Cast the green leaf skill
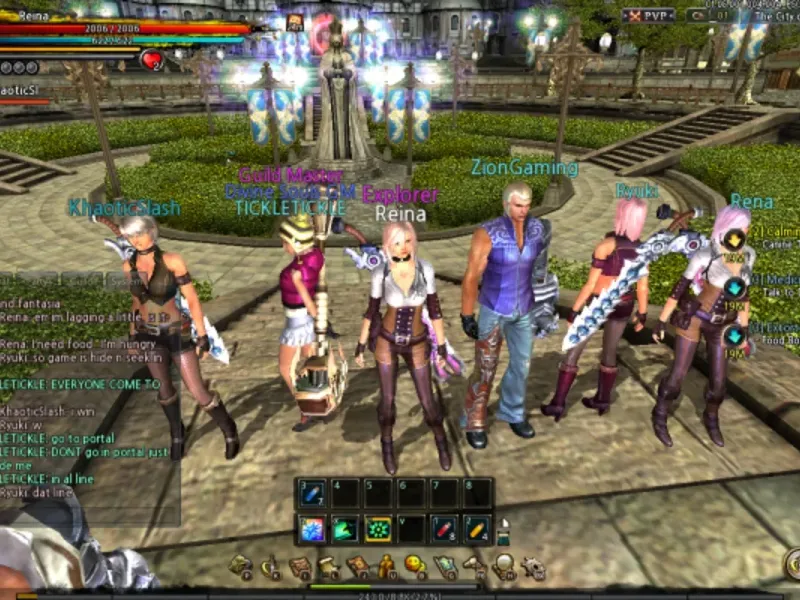 click(x=345, y=528)
